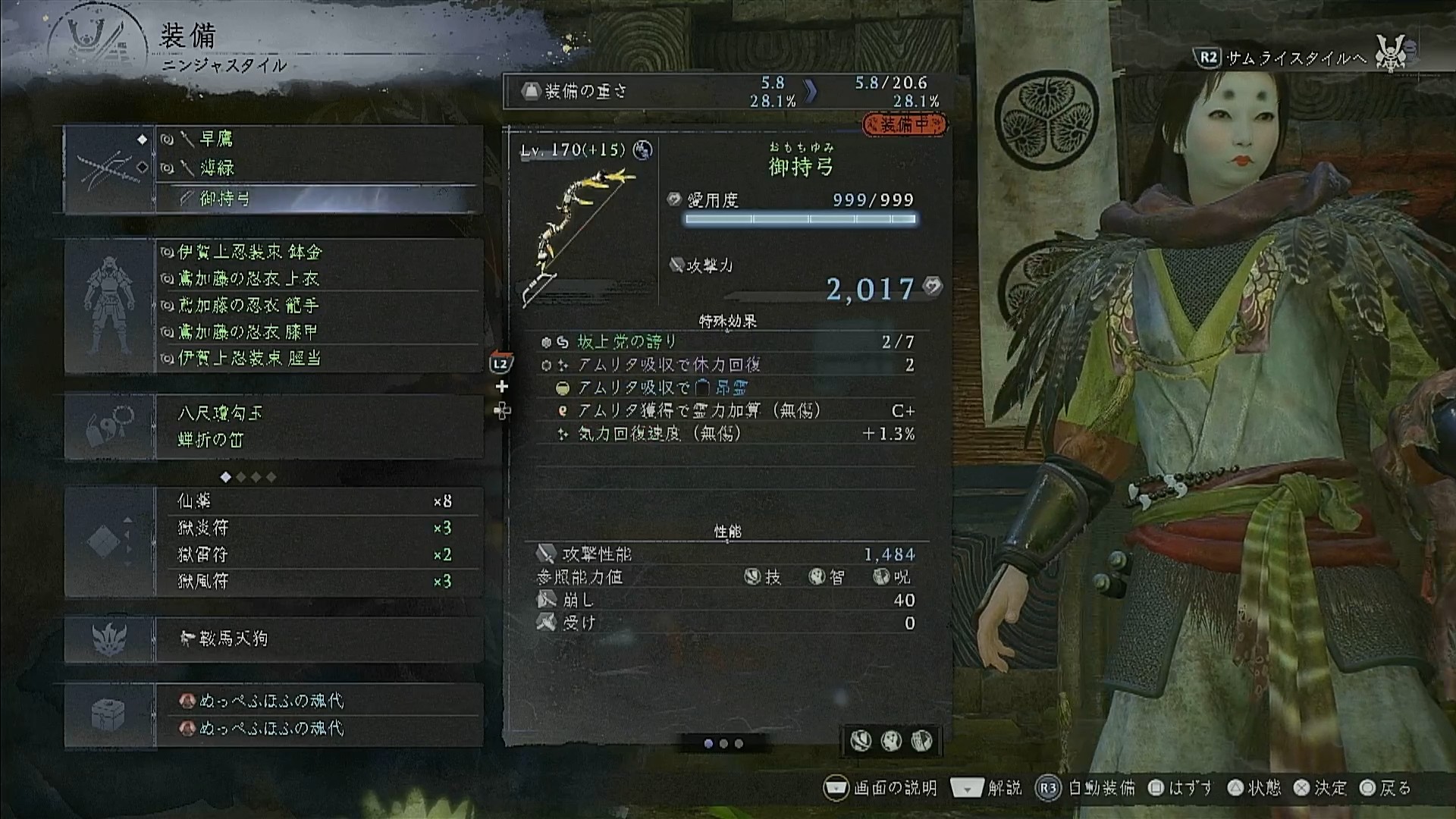1456x819 pixels.
Task: Click the 坂上党の誇り special effect row
Action: pos(726,342)
